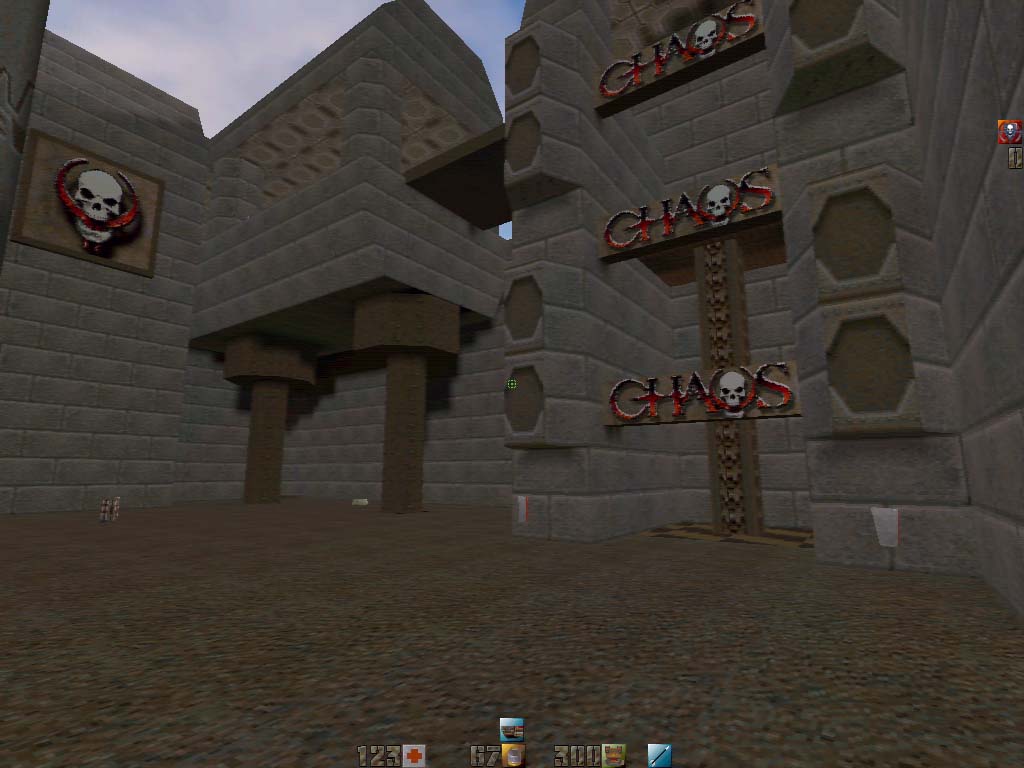Click the blue item icon above ammo
This screenshot has width=1024, height=768.
(512, 729)
